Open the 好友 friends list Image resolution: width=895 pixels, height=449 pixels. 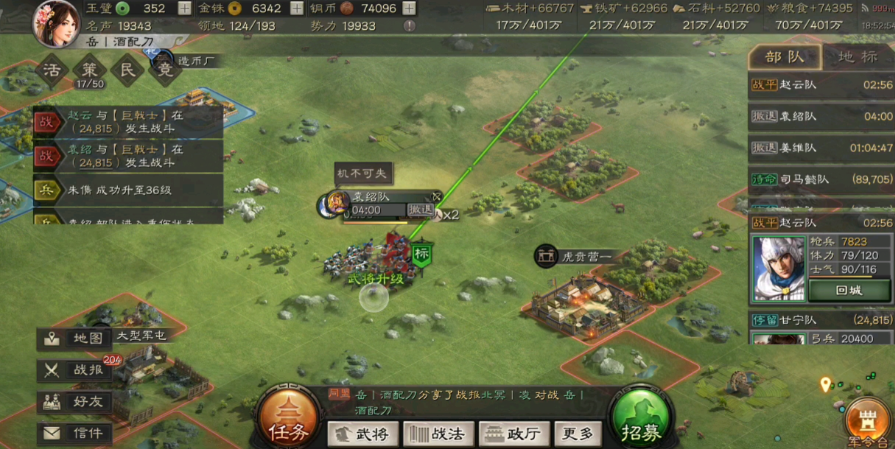point(74,402)
